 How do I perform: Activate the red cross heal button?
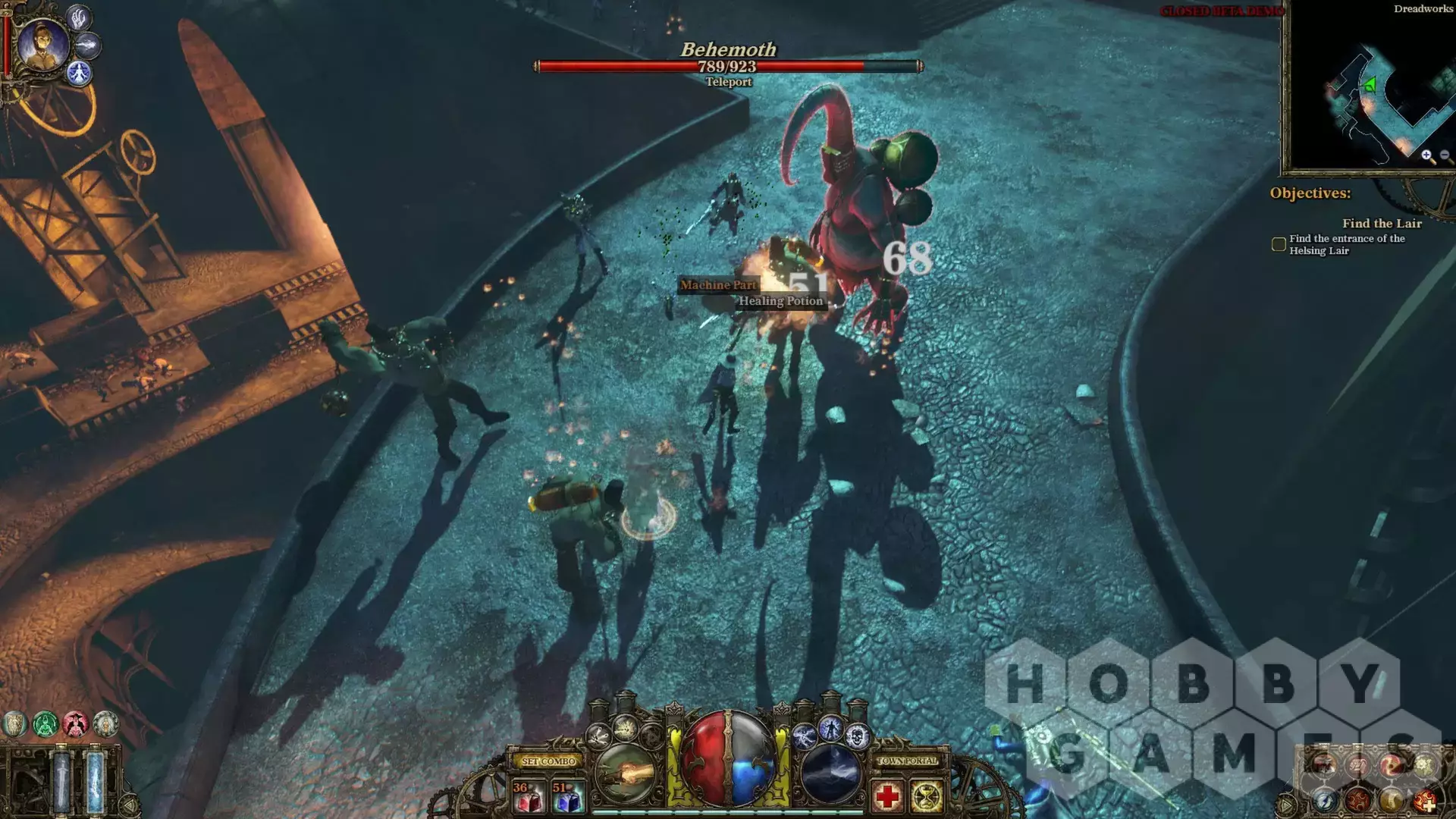pos(887,797)
